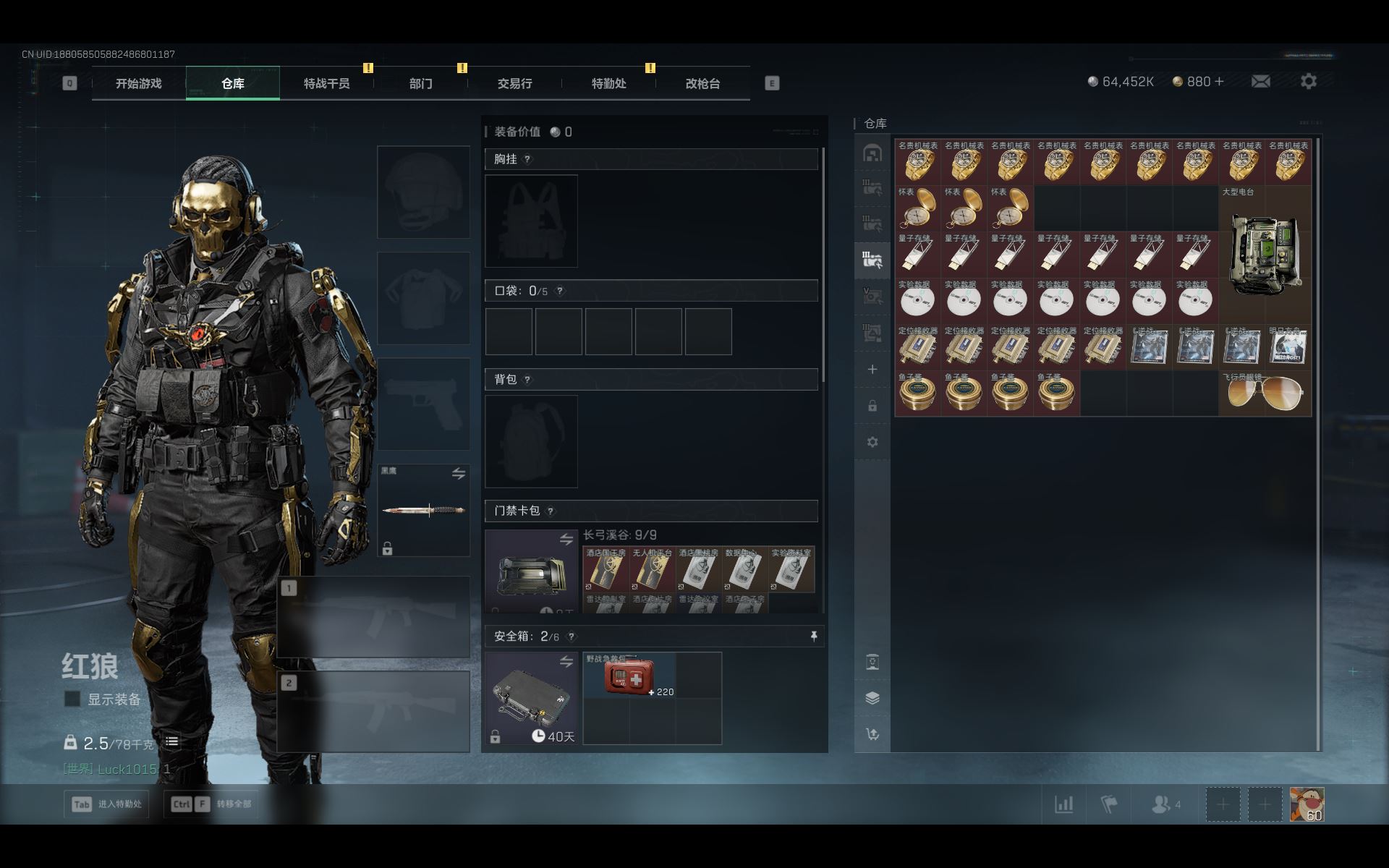
Task: Open the 改枪台 gunsmith tab
Action: tap(702, 84)
